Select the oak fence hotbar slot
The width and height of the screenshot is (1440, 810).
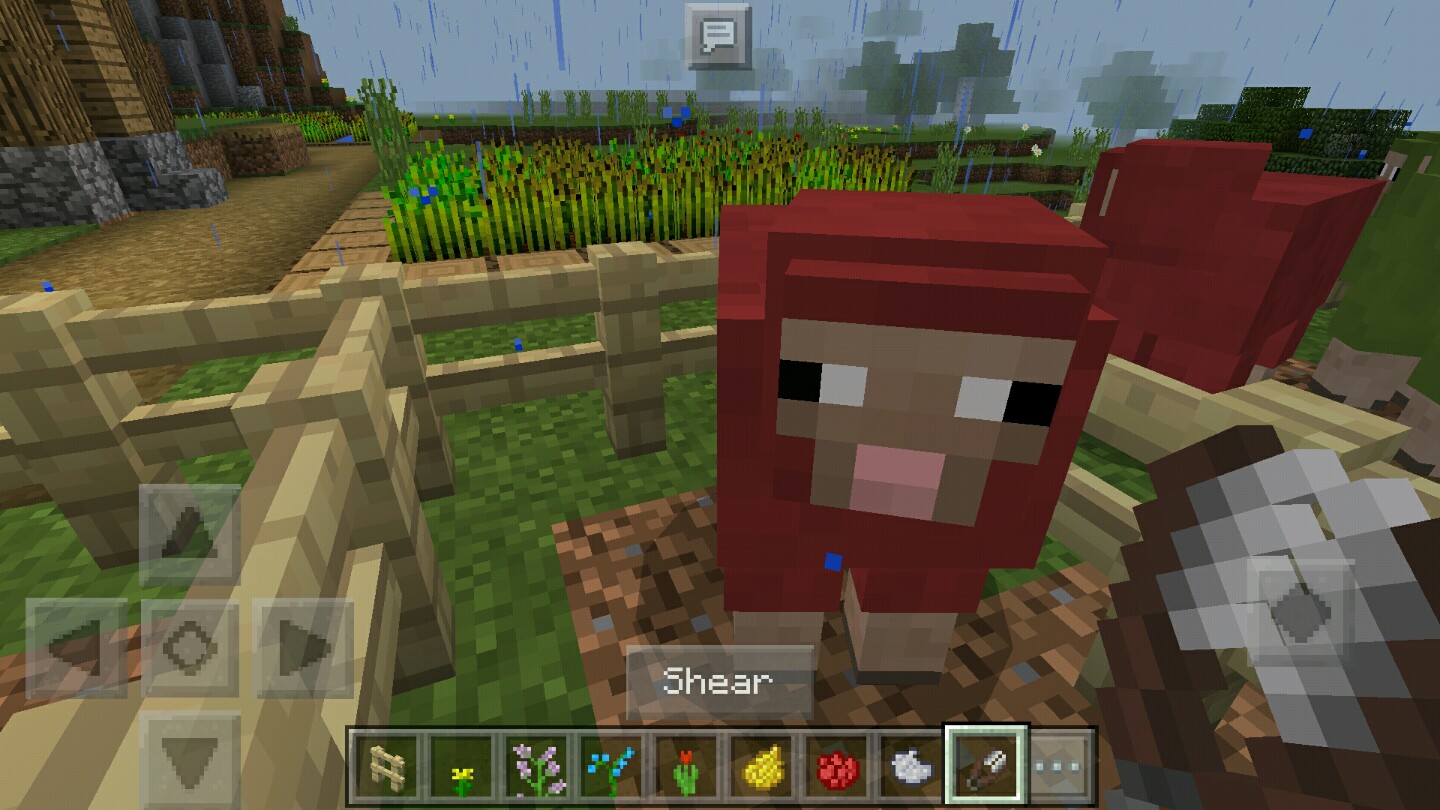(x=385, y=765)
